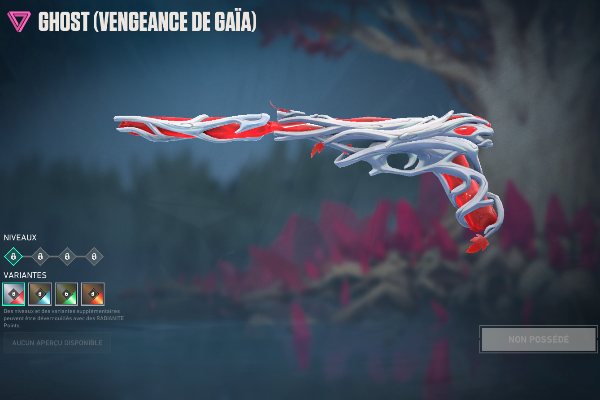Choose the red and white variant swatch

coord(13,293)
